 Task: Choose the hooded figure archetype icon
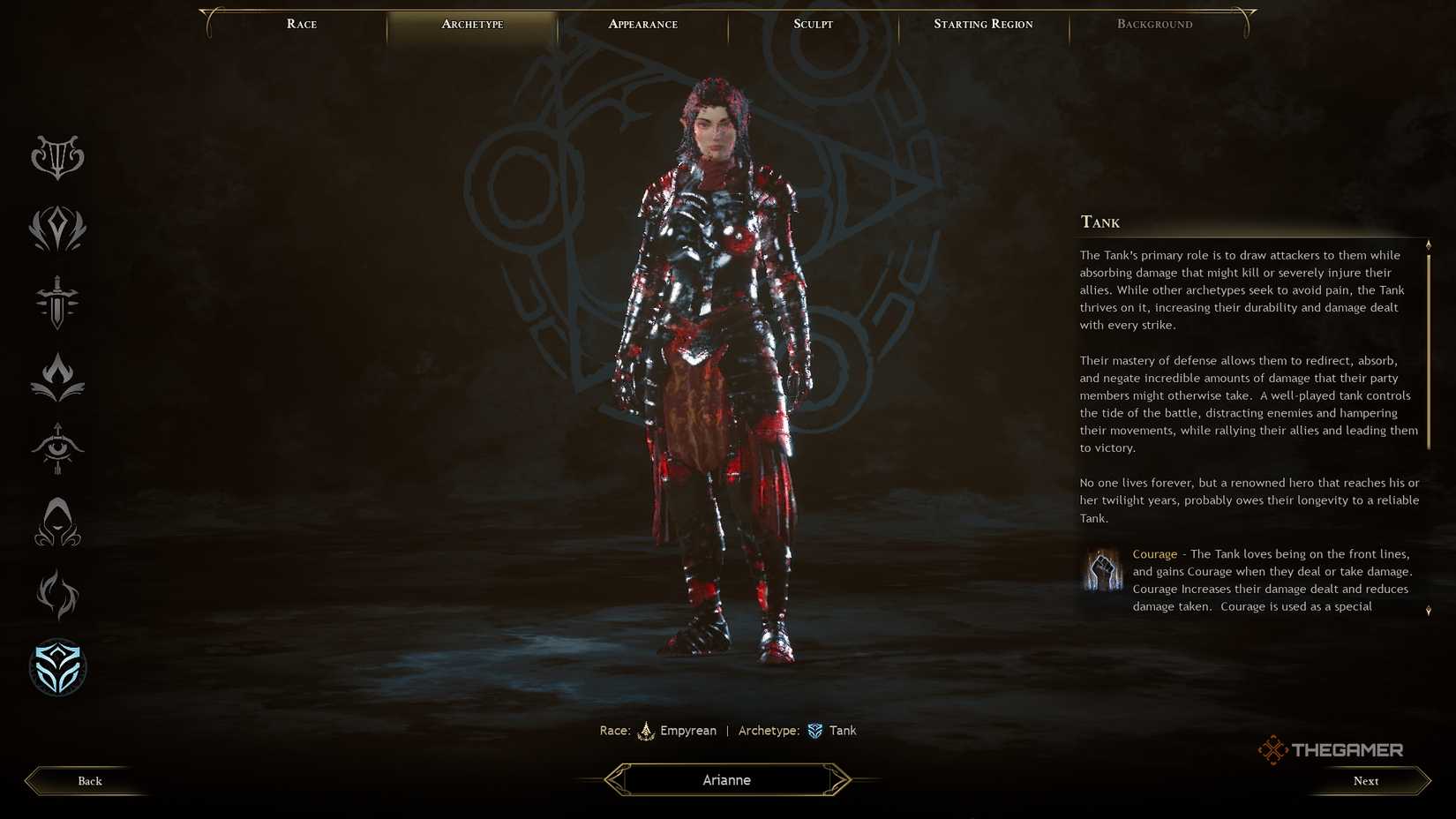pyautogui.click(x=56, y=522)
